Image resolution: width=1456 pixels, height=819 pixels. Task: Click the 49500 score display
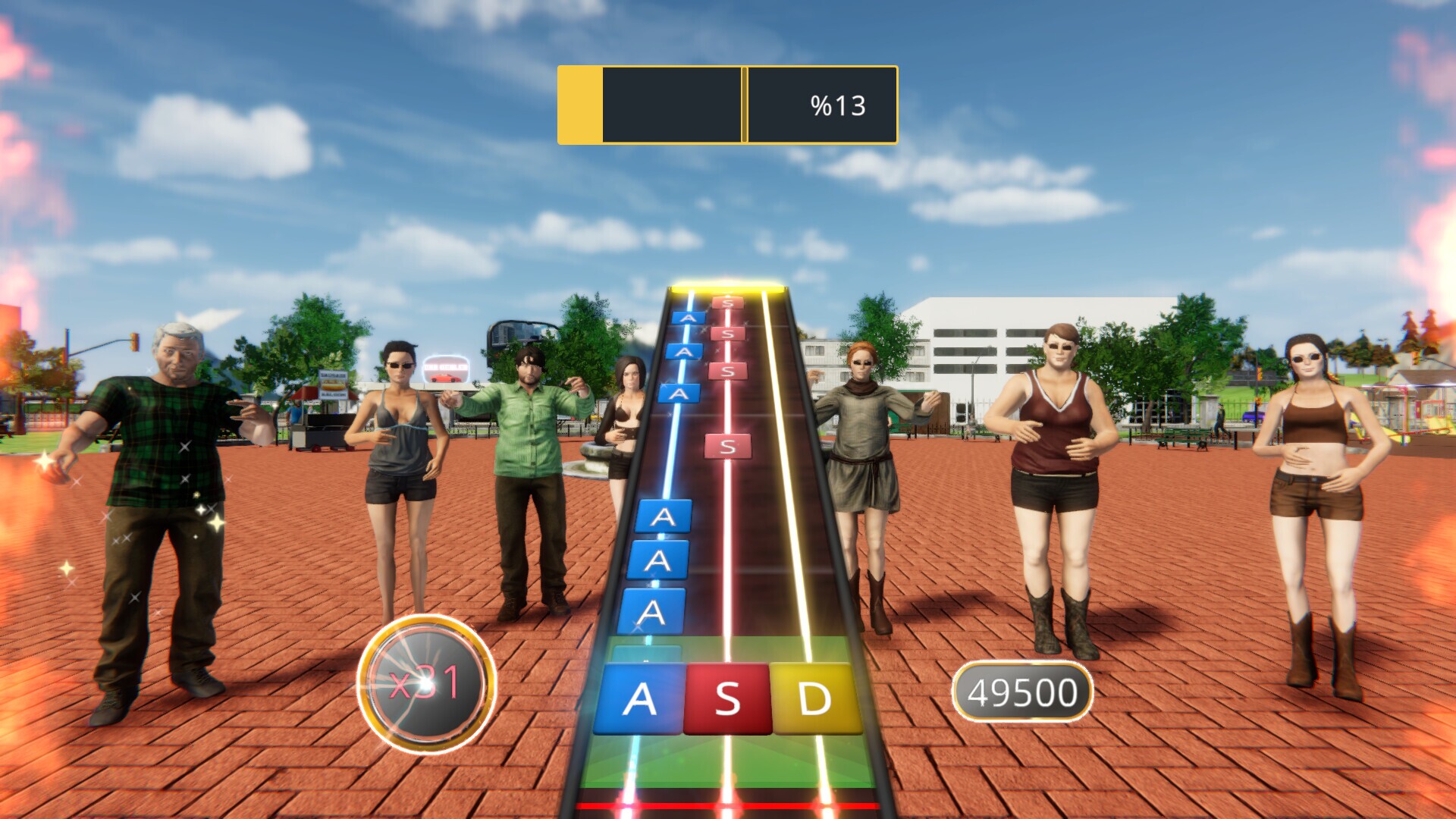coord(1023,689)
